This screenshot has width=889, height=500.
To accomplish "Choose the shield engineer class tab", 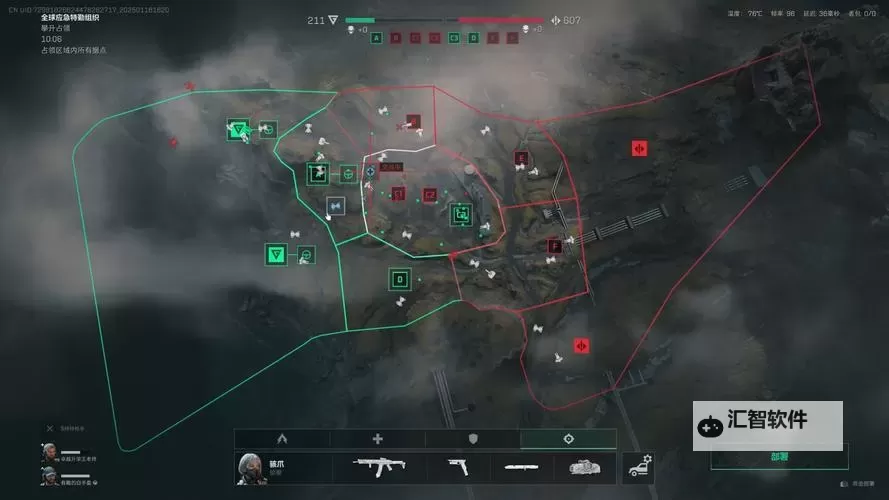I will (473, 439).
